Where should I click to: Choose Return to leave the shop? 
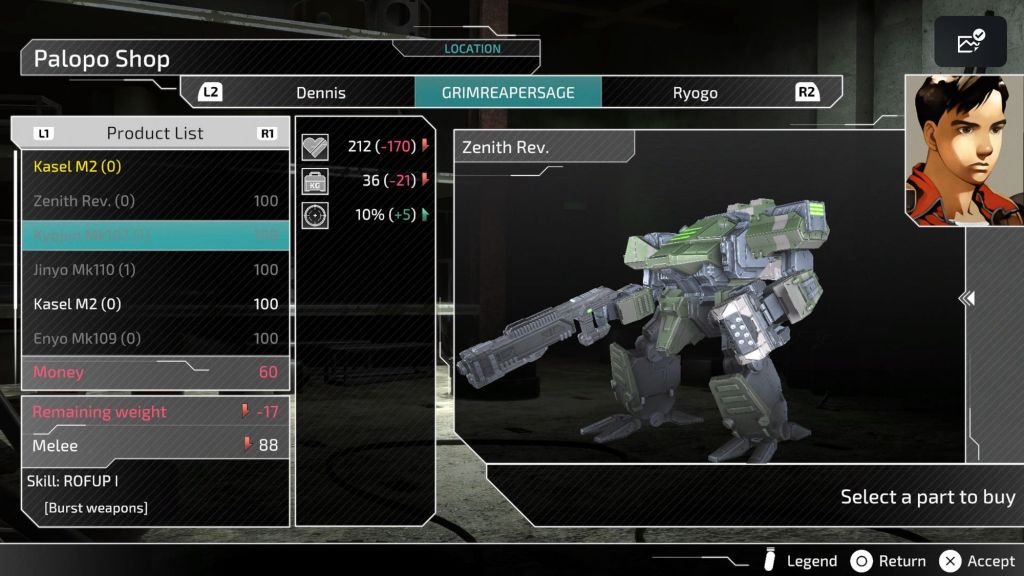[889, 561]
